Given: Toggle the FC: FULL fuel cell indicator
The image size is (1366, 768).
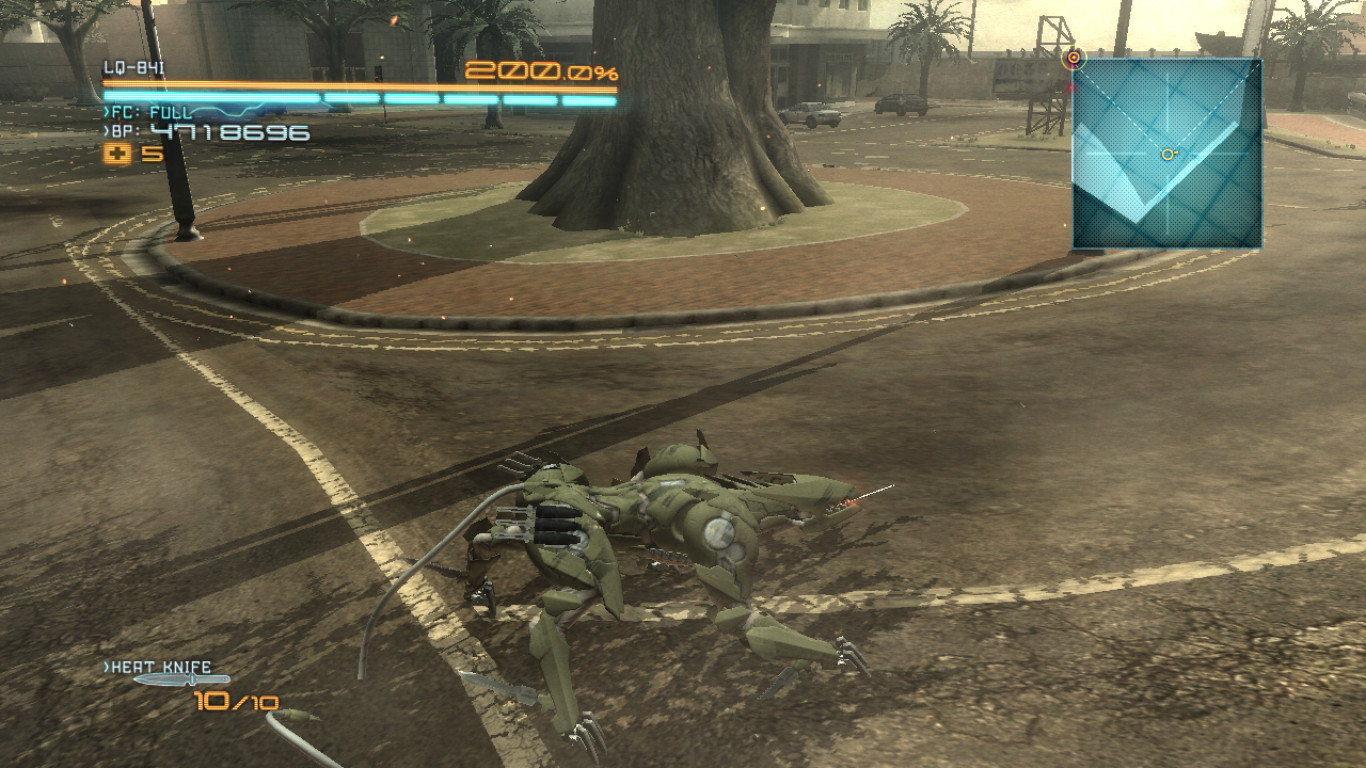Looking at the screenshot, I should point(150,112).
